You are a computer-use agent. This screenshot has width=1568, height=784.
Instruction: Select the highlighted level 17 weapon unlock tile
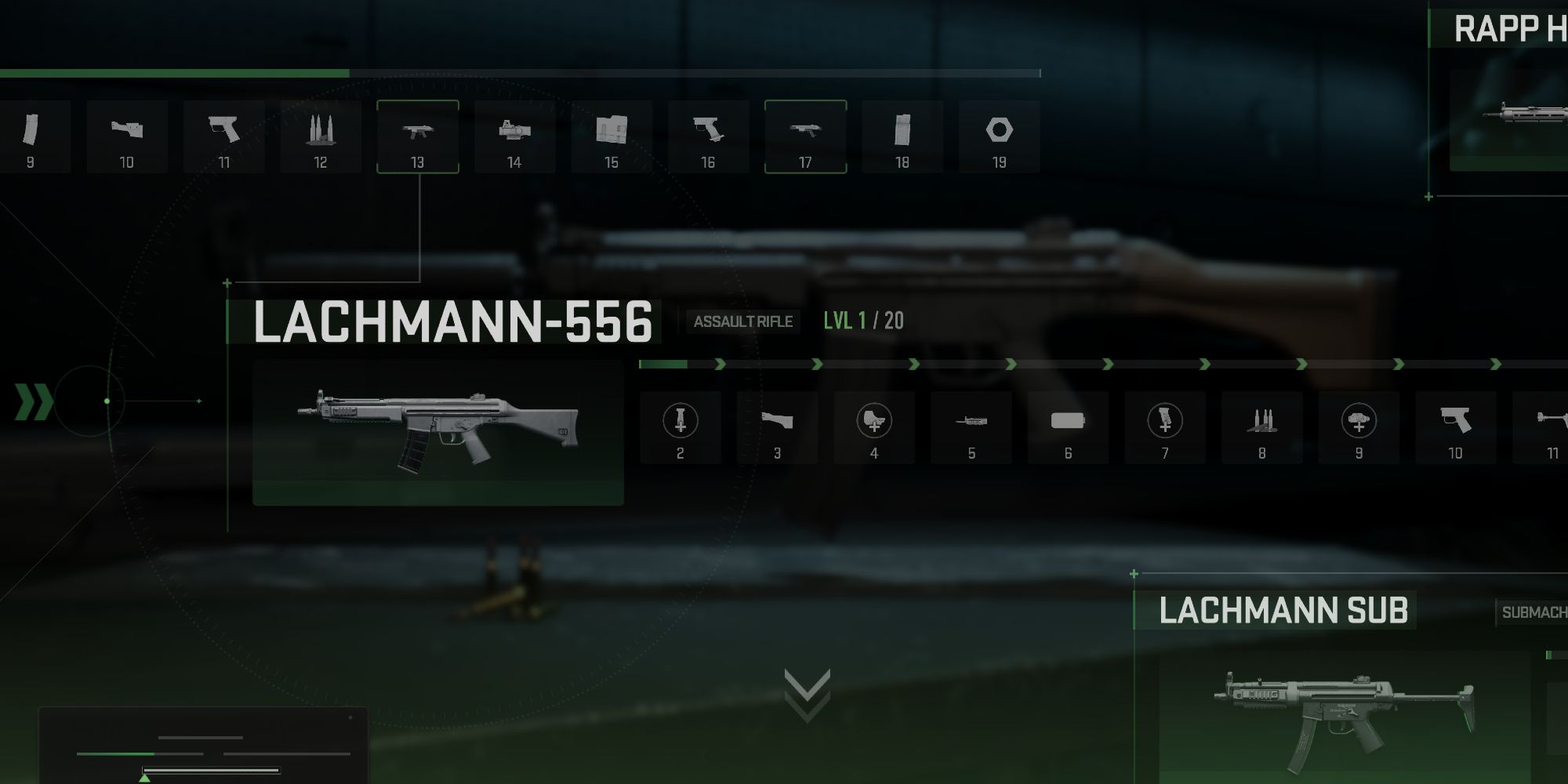pyautogui.click(x=806, y=136)
